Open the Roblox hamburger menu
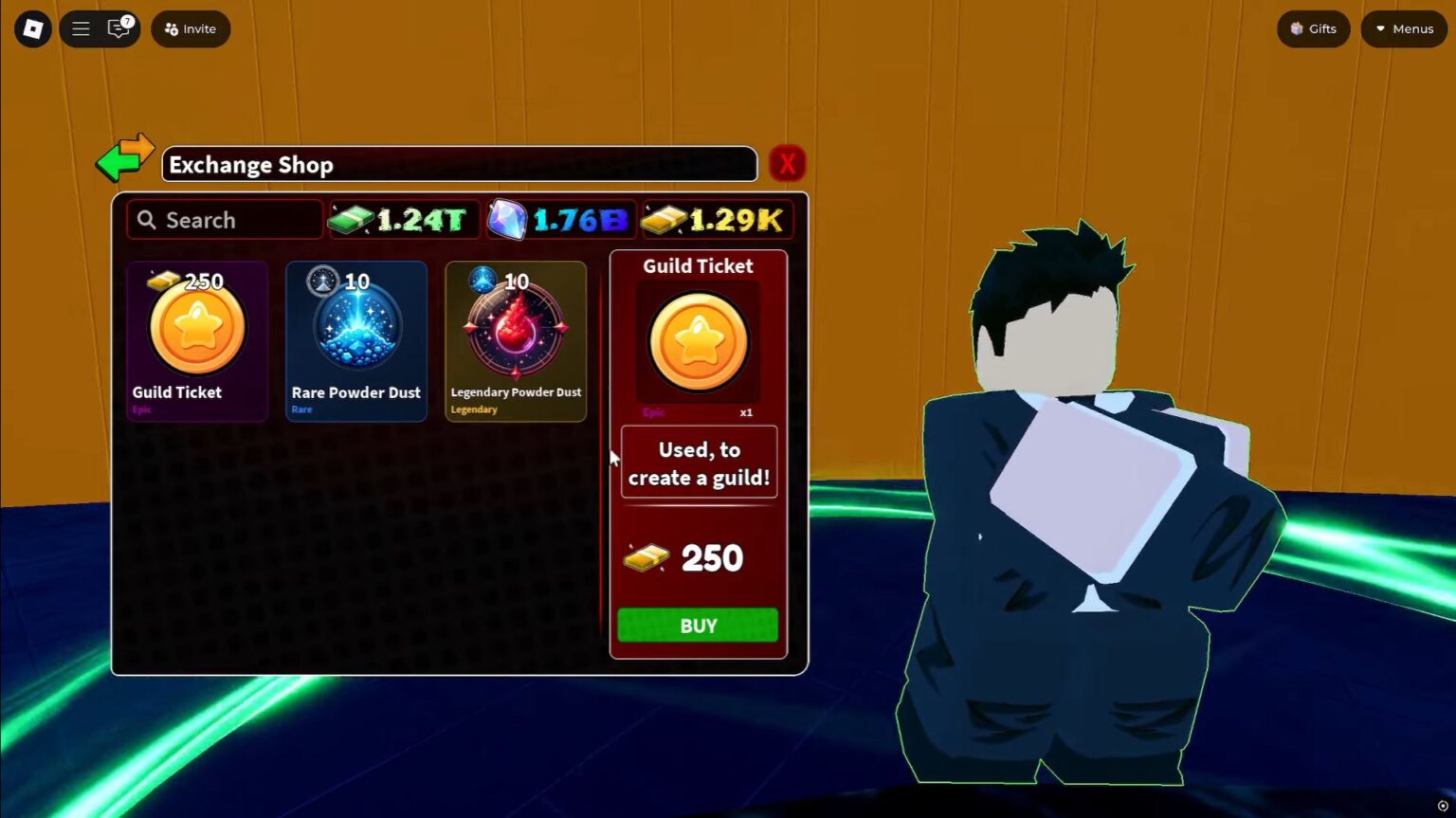 tap(81, 28)
